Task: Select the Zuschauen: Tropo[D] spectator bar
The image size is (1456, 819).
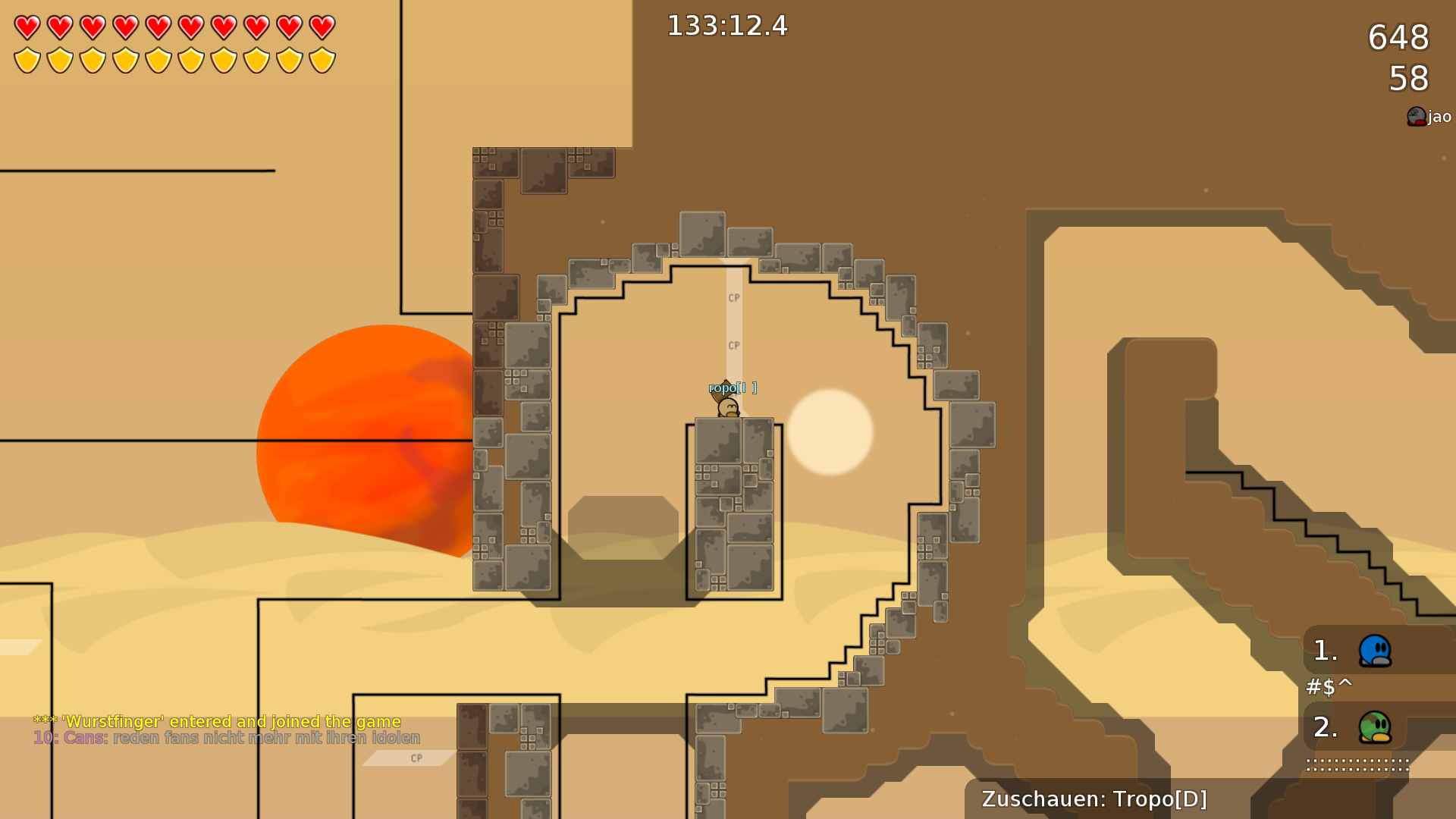Action: coord(1094,799)
